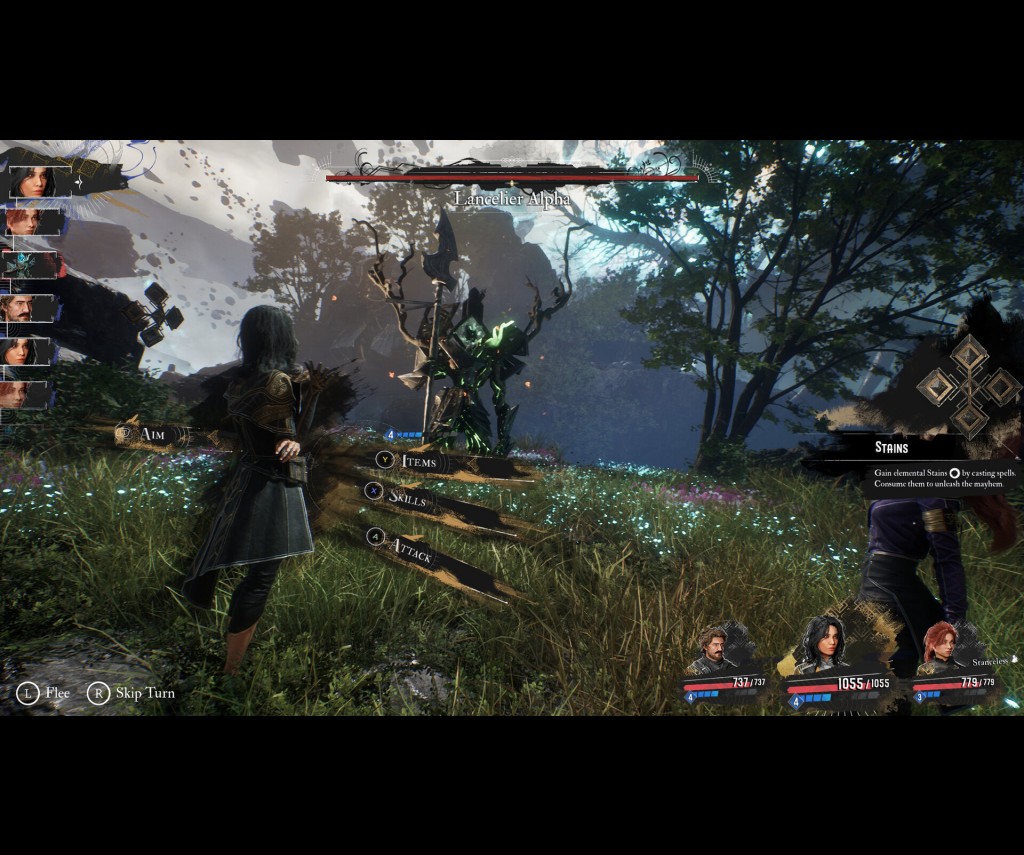The image size is (1024, 855).
Task: Skip Turn for the current character
Action: (131, 693)
